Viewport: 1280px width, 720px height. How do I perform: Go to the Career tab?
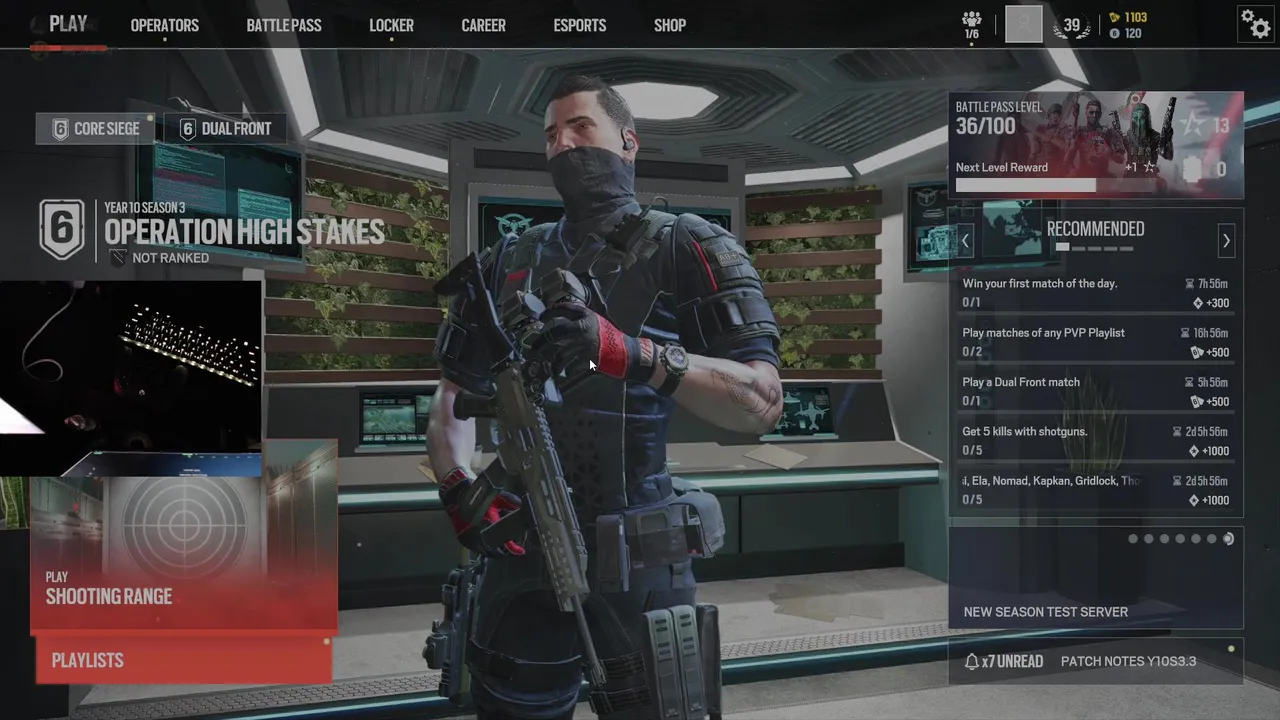(483, 26)
